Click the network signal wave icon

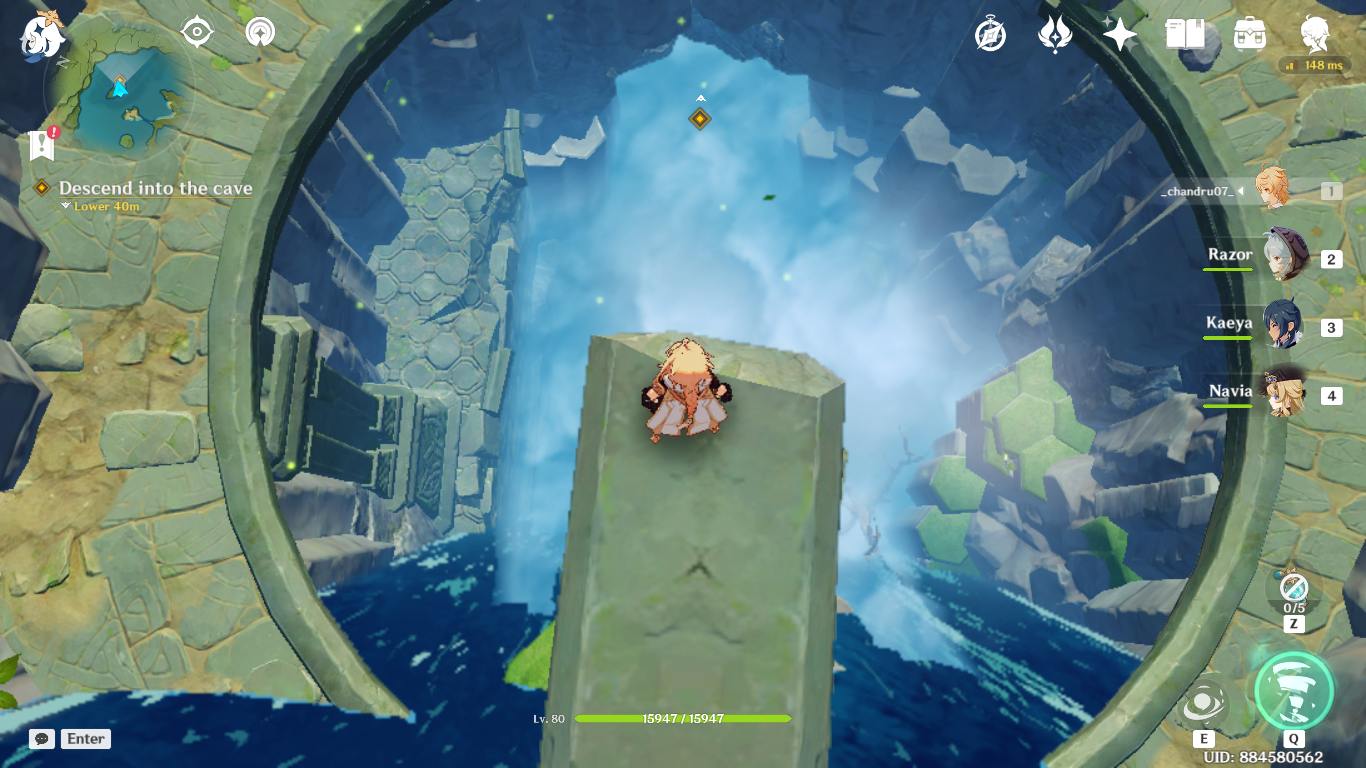pyautogui.click(x=260, y=32)
